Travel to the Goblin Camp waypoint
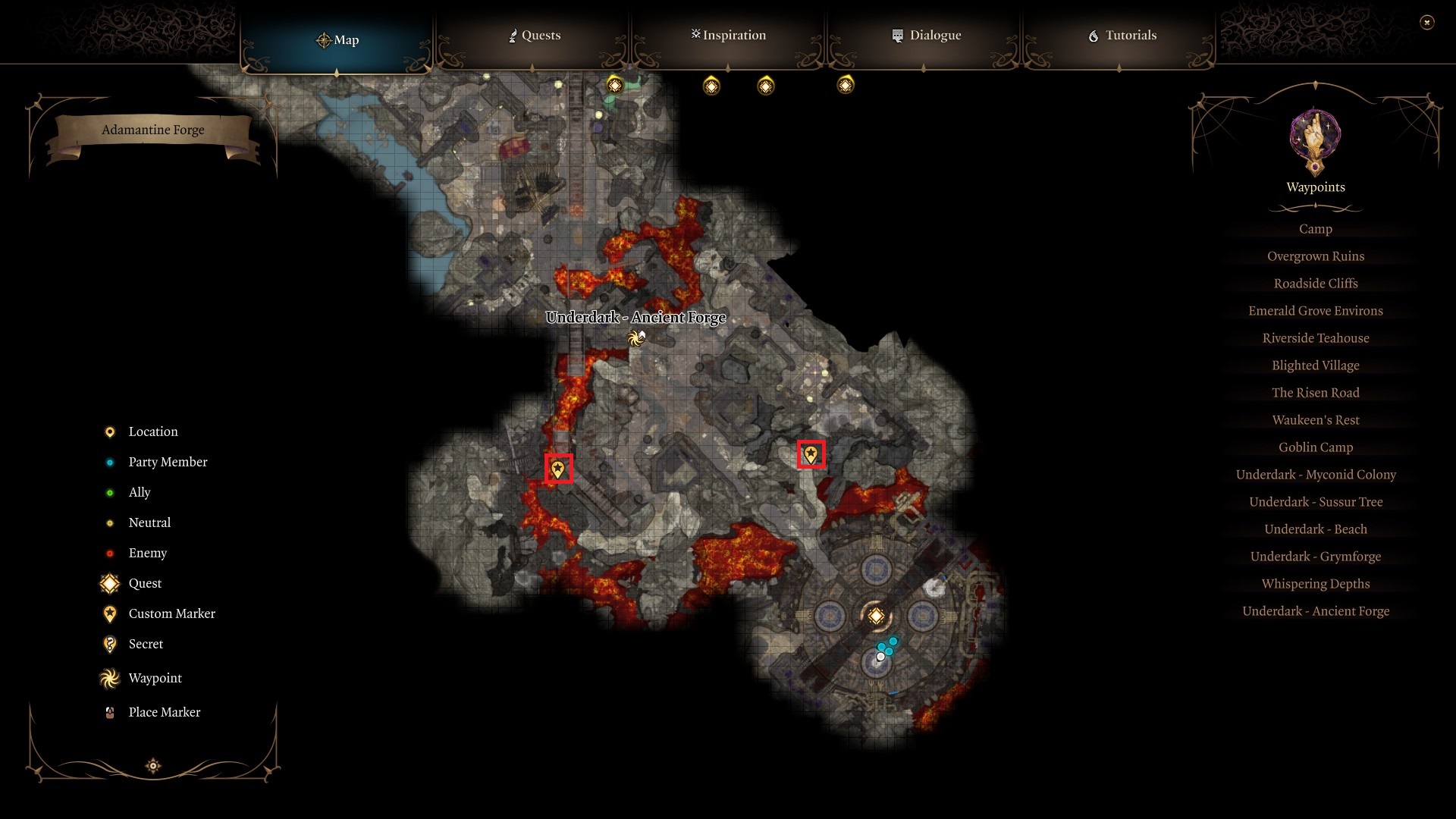The image size is (1456, 819). [x=1316, y=447]
